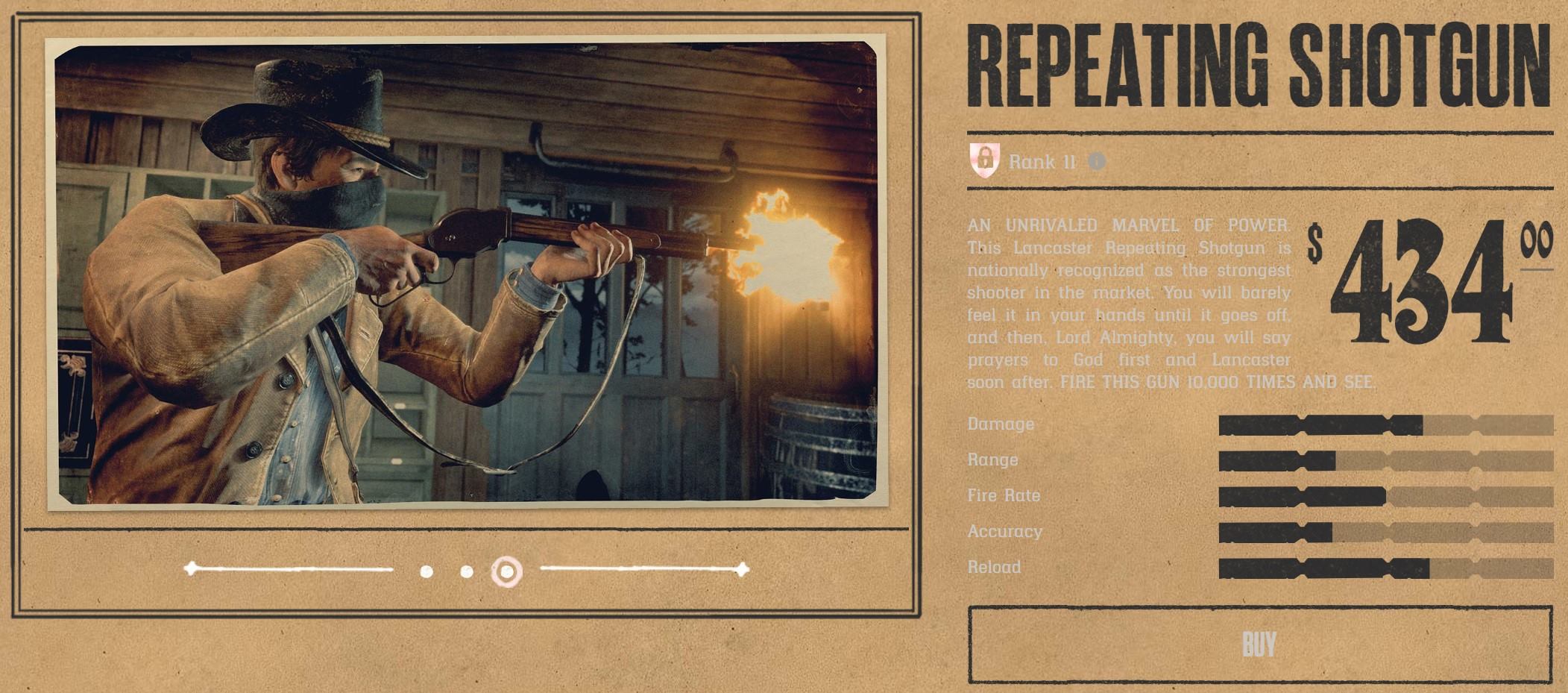Choose the highlighted third carousel dot
The width and height of the screenshot is (1568, 693).
507,571
